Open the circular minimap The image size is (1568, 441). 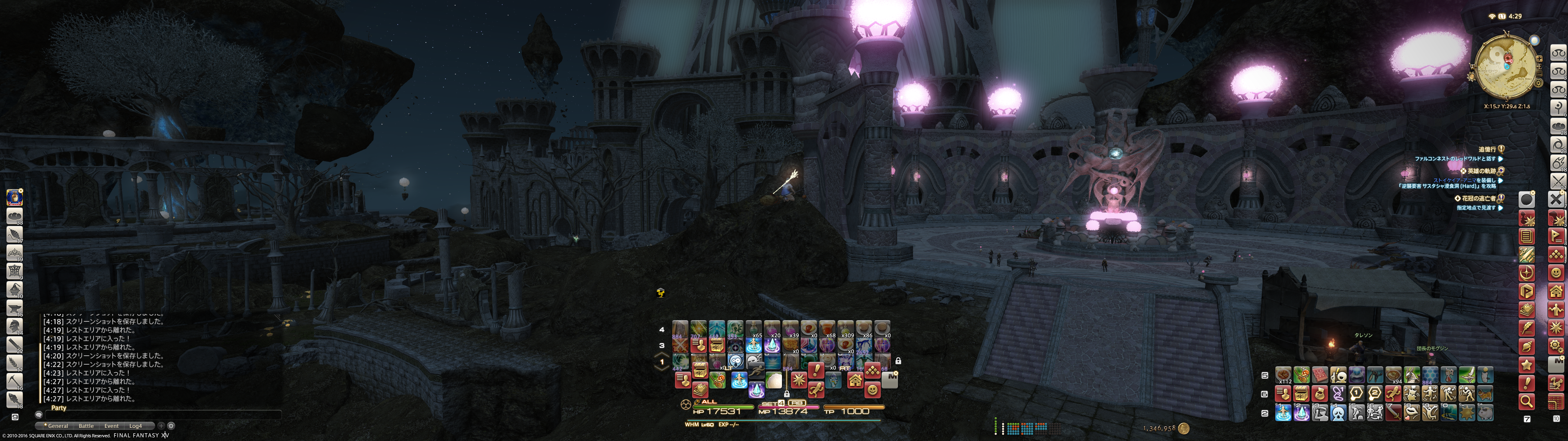point(1506,67)
